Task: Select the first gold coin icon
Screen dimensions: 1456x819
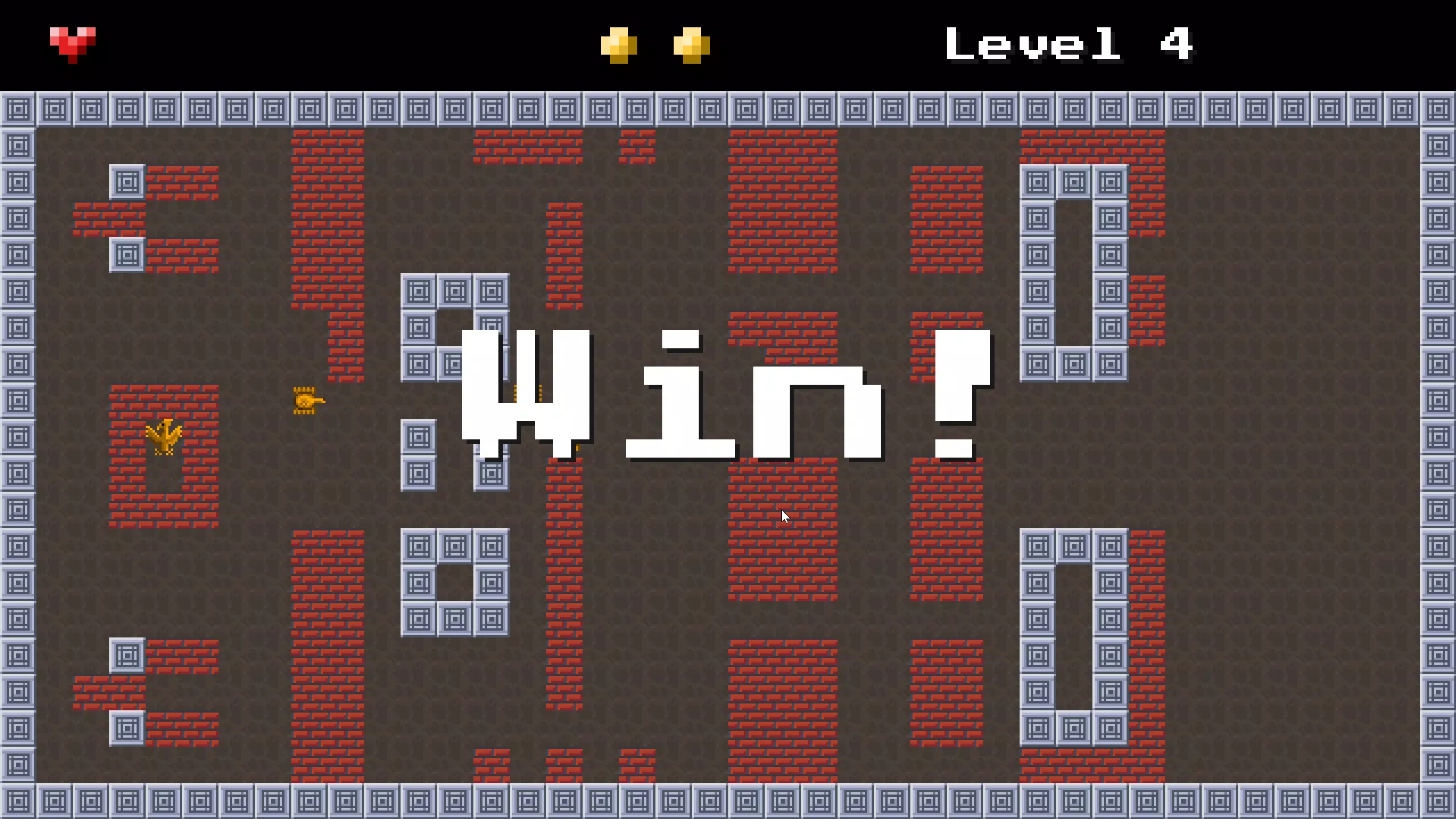Action: [619, 44]
